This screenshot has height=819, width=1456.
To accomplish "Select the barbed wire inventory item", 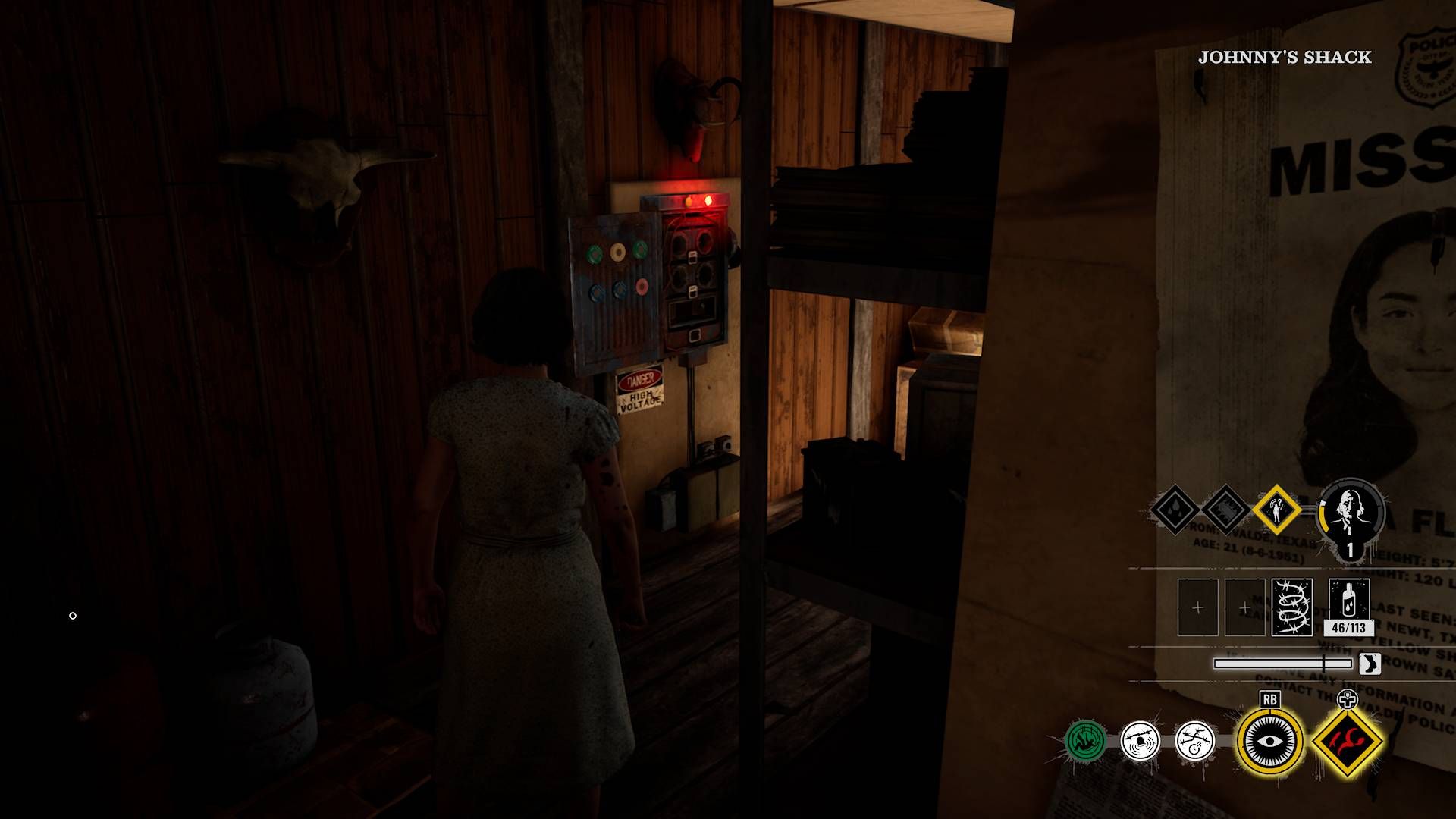I will [1292, 606].
